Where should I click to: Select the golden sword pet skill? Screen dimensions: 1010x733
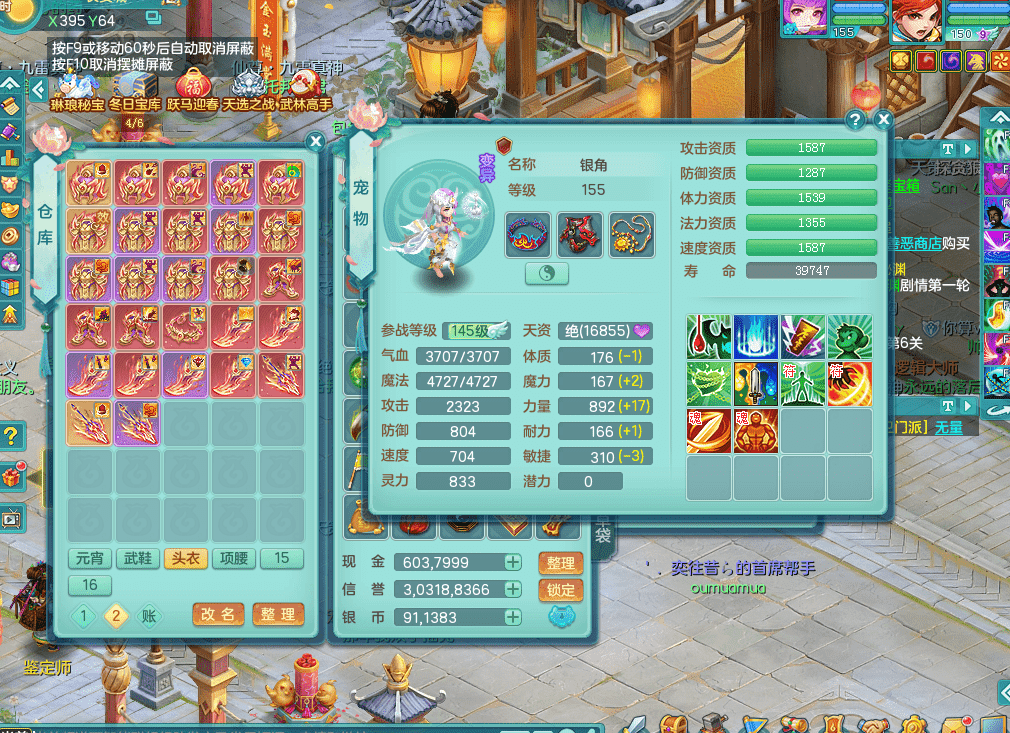(757, 384)
